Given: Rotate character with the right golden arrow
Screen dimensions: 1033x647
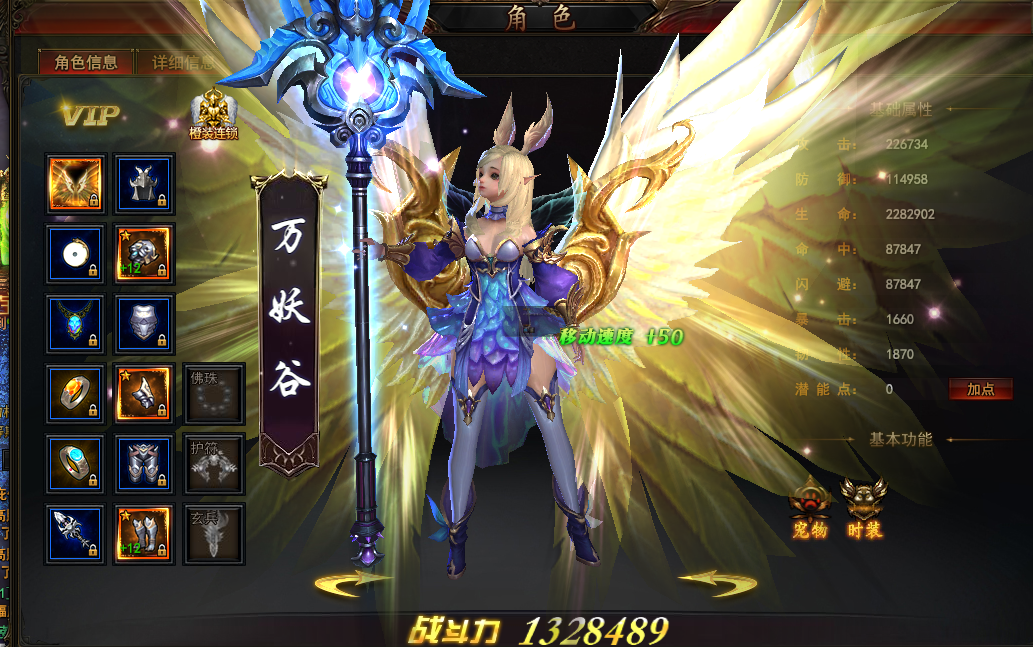Looking at the screenshot, I should click(x=716, y=583).
